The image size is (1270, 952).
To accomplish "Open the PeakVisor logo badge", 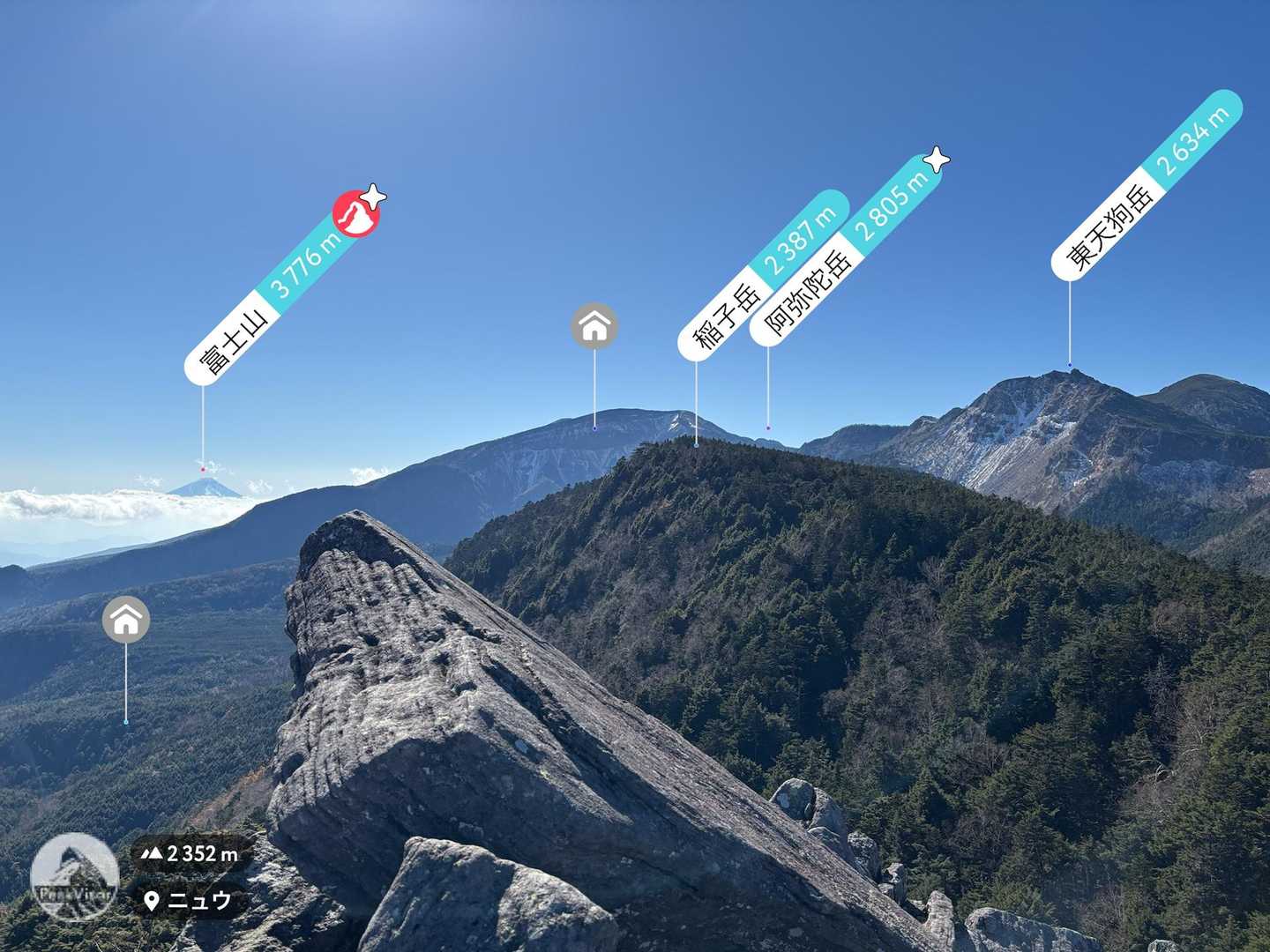I will tap(74, 876).
